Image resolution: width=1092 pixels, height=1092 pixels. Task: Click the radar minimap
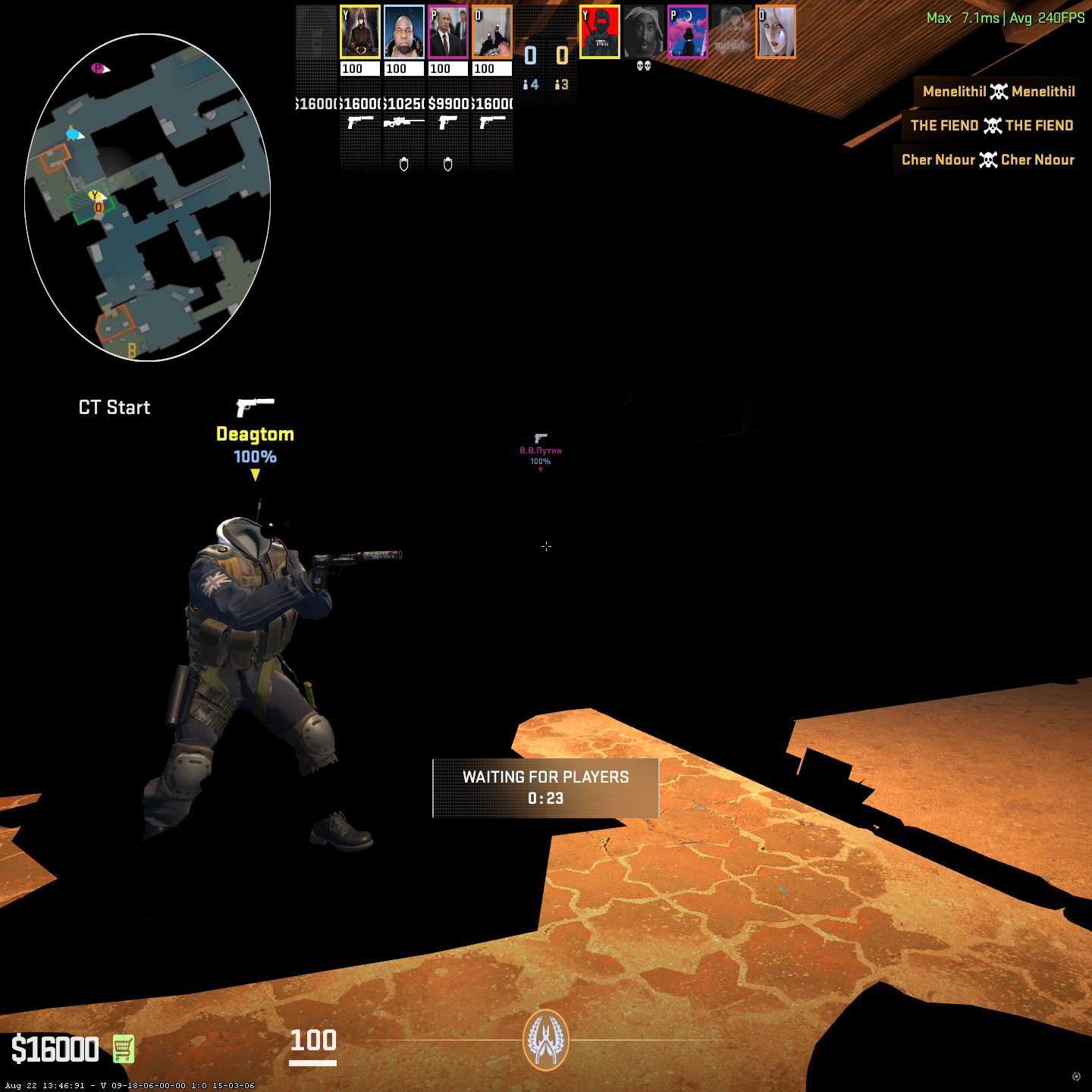pyautogui.click(x=148, y=193)
